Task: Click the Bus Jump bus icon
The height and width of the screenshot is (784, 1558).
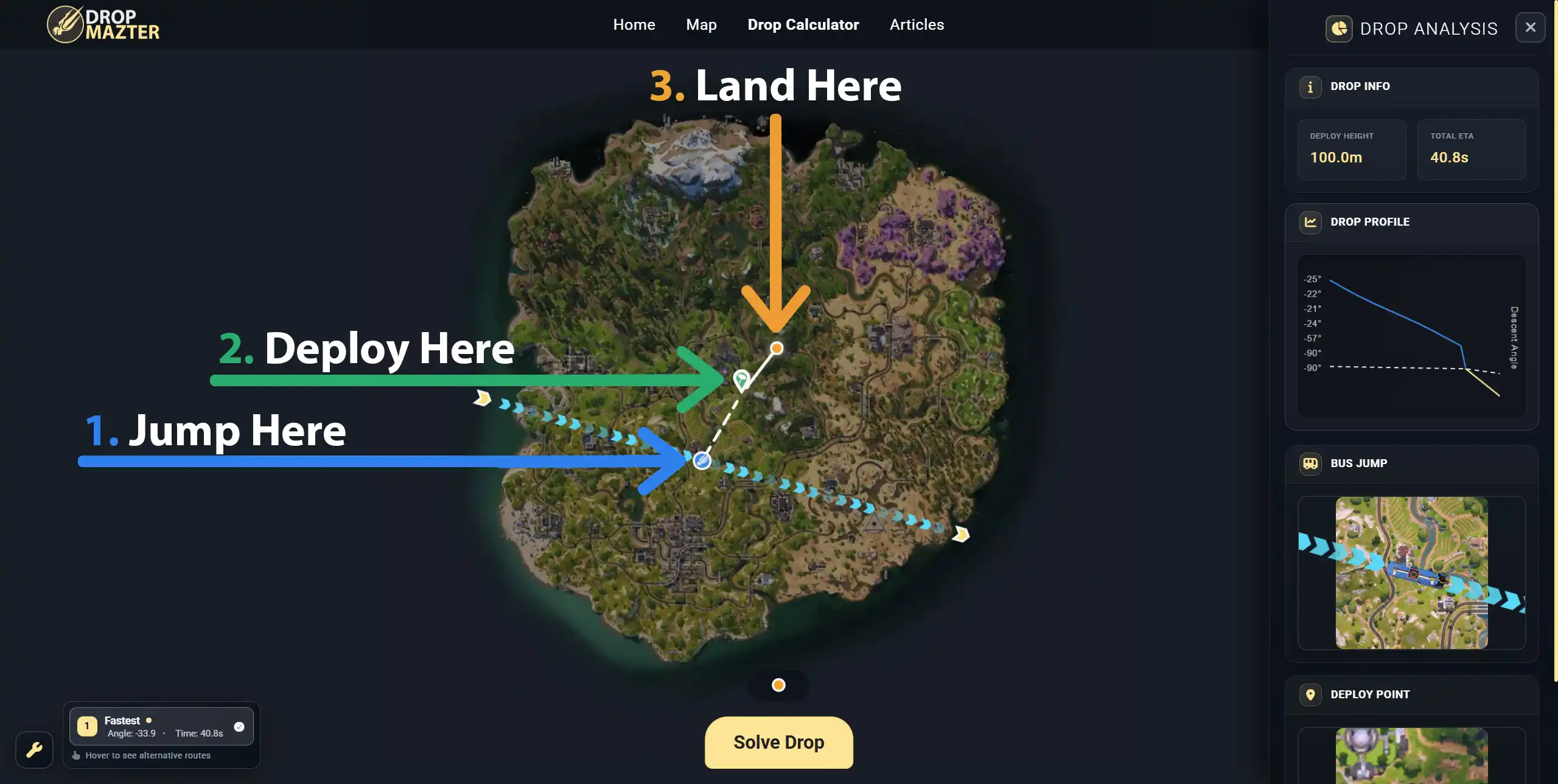Action: point(1311,463)
